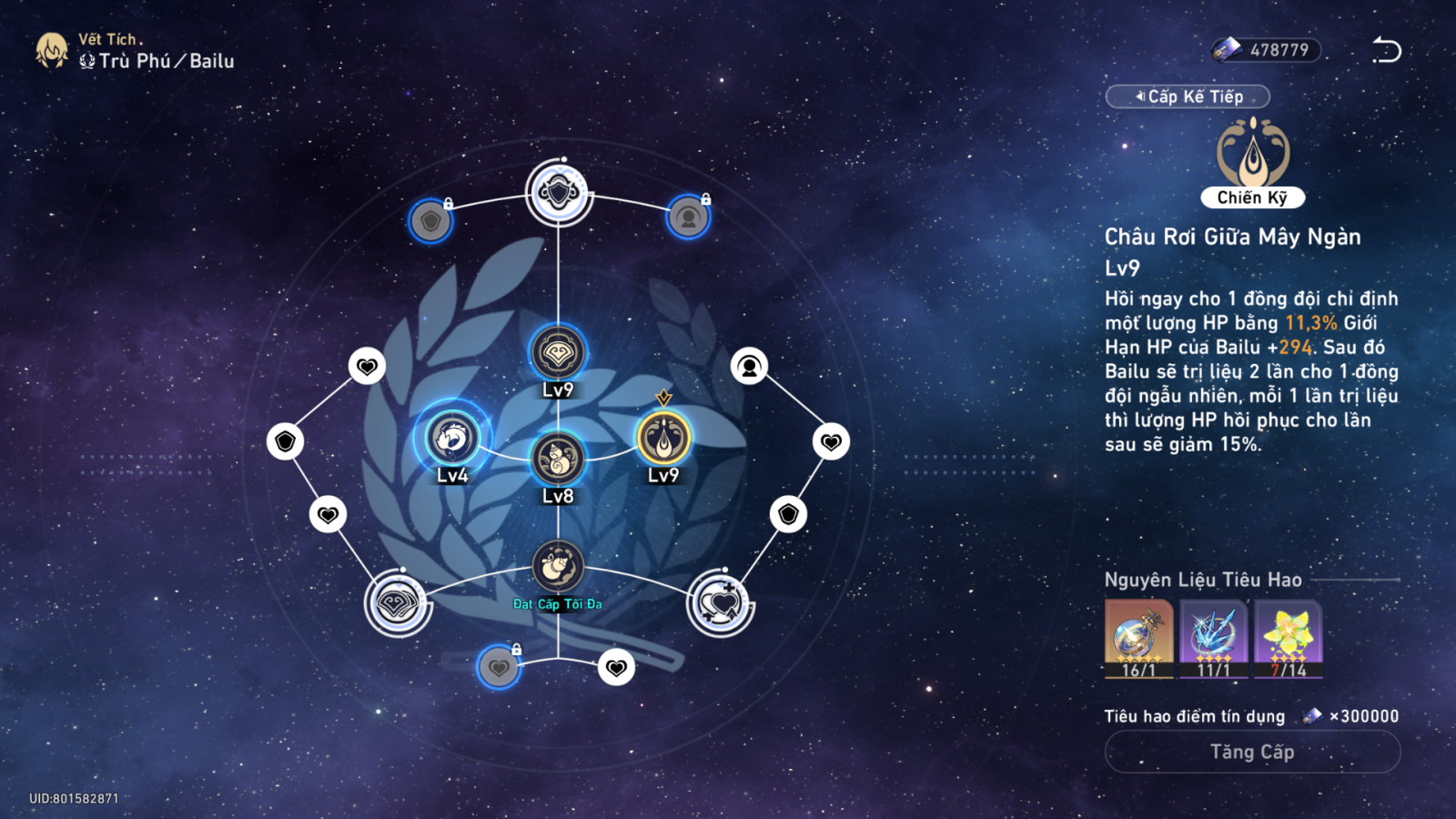Open the first 16/1 upgrade material

pos(1138,639)
